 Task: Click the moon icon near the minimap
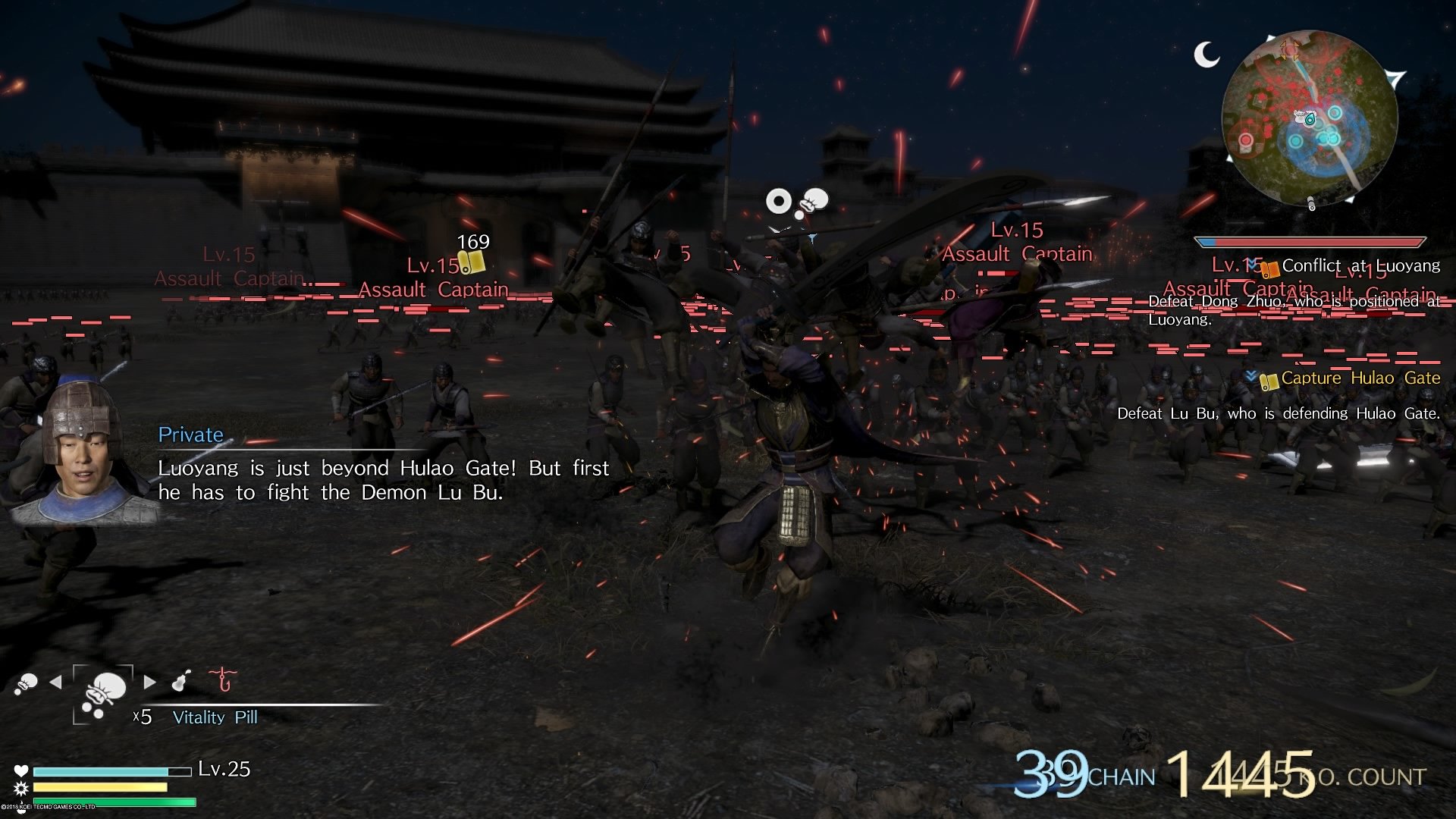click(1207, 52)
